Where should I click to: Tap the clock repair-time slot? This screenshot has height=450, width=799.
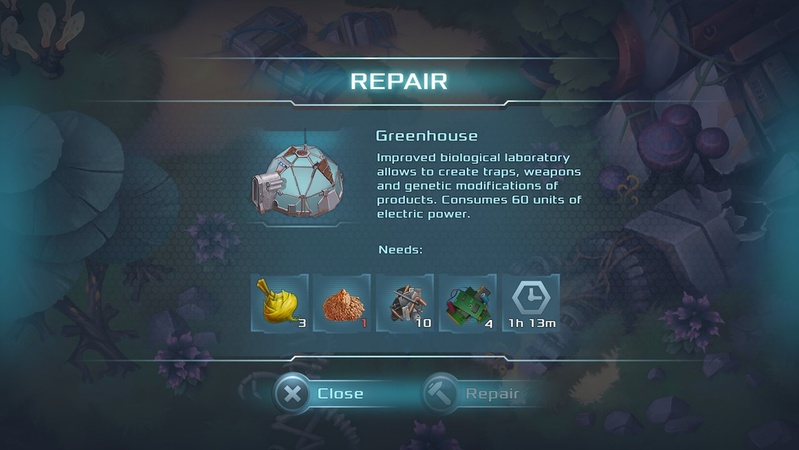point(530,303)
